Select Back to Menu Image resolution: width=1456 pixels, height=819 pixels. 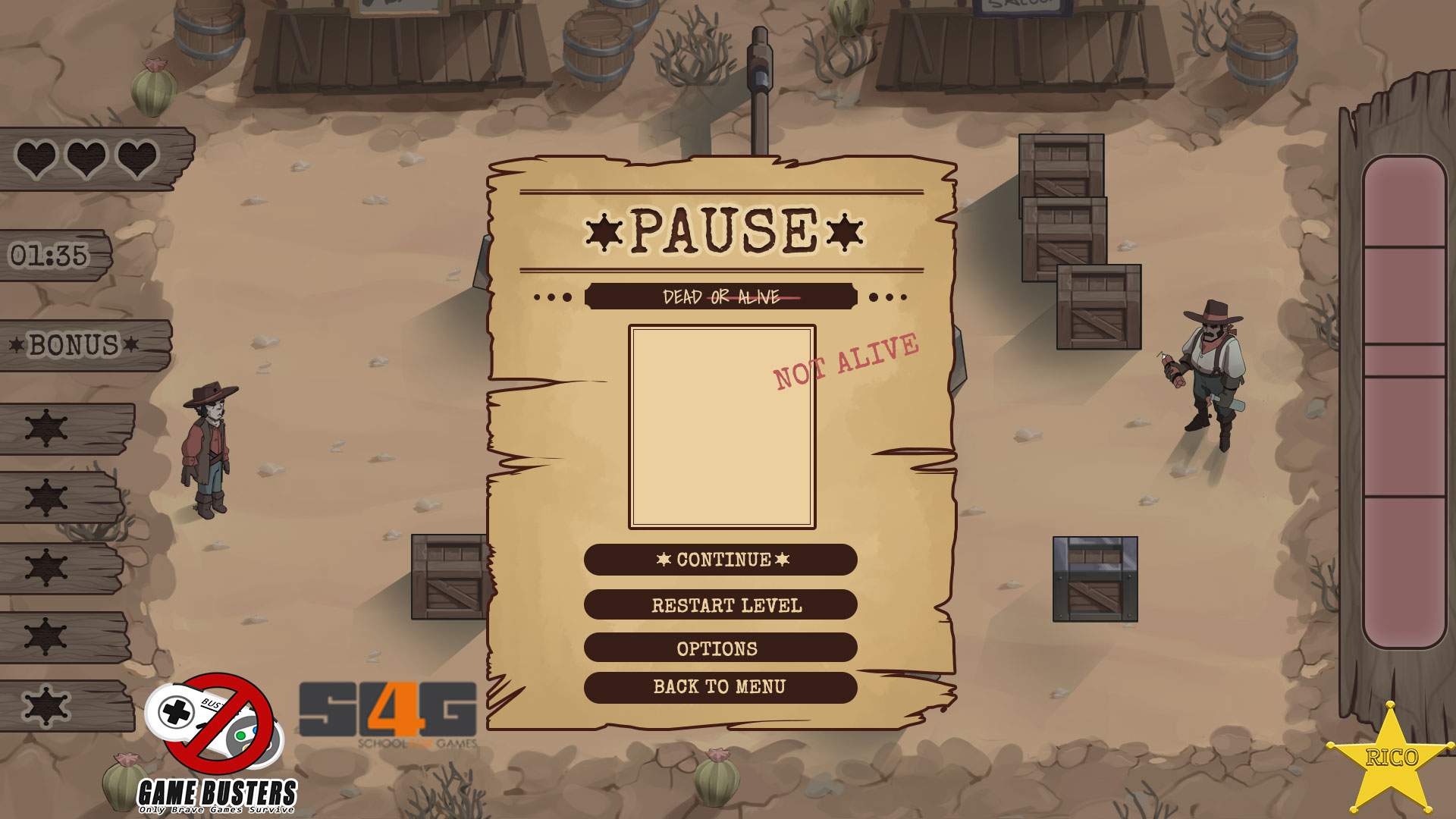tap(720, 687)
